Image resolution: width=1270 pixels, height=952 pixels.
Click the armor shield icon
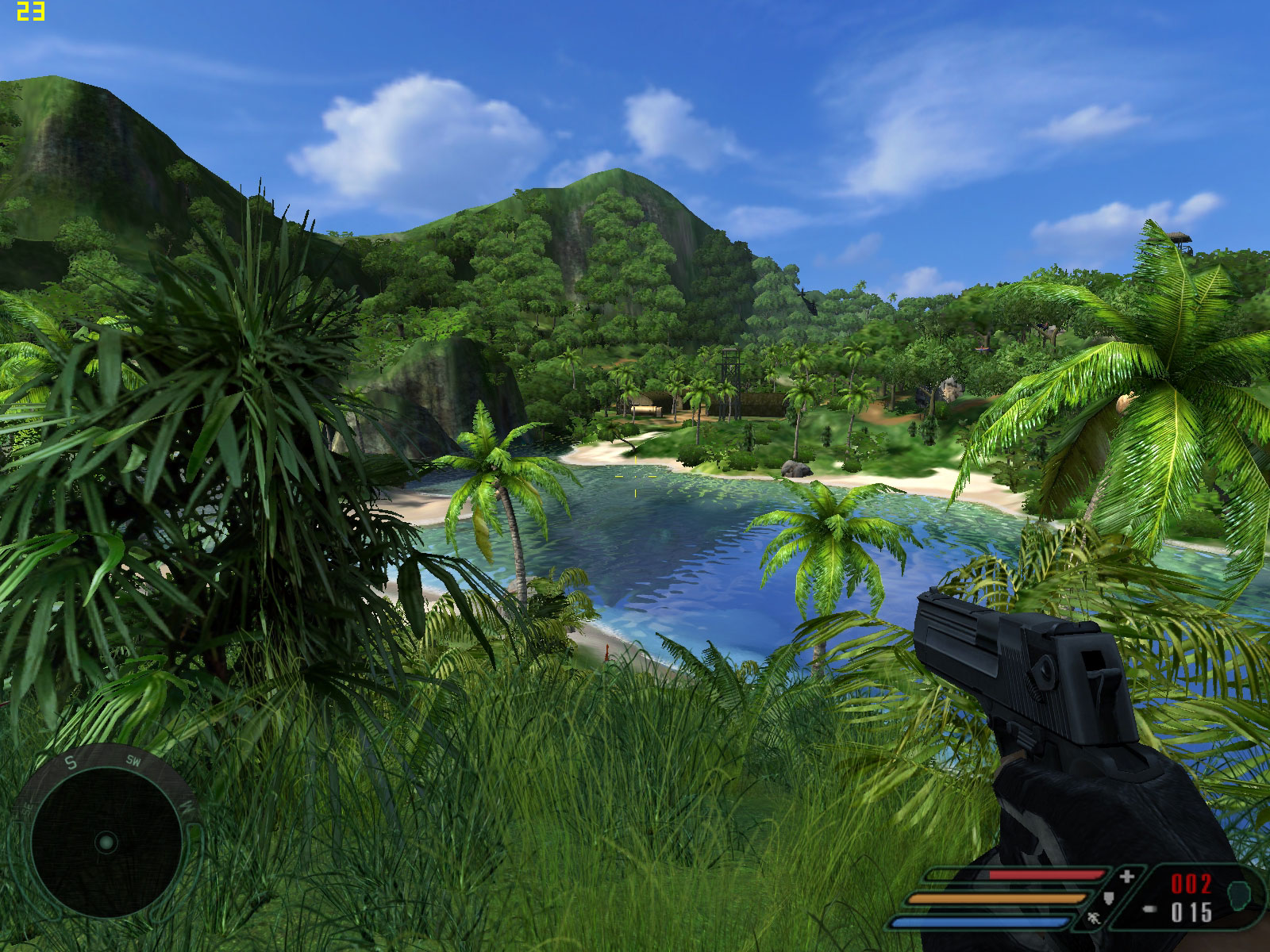tap(1110, 899)
